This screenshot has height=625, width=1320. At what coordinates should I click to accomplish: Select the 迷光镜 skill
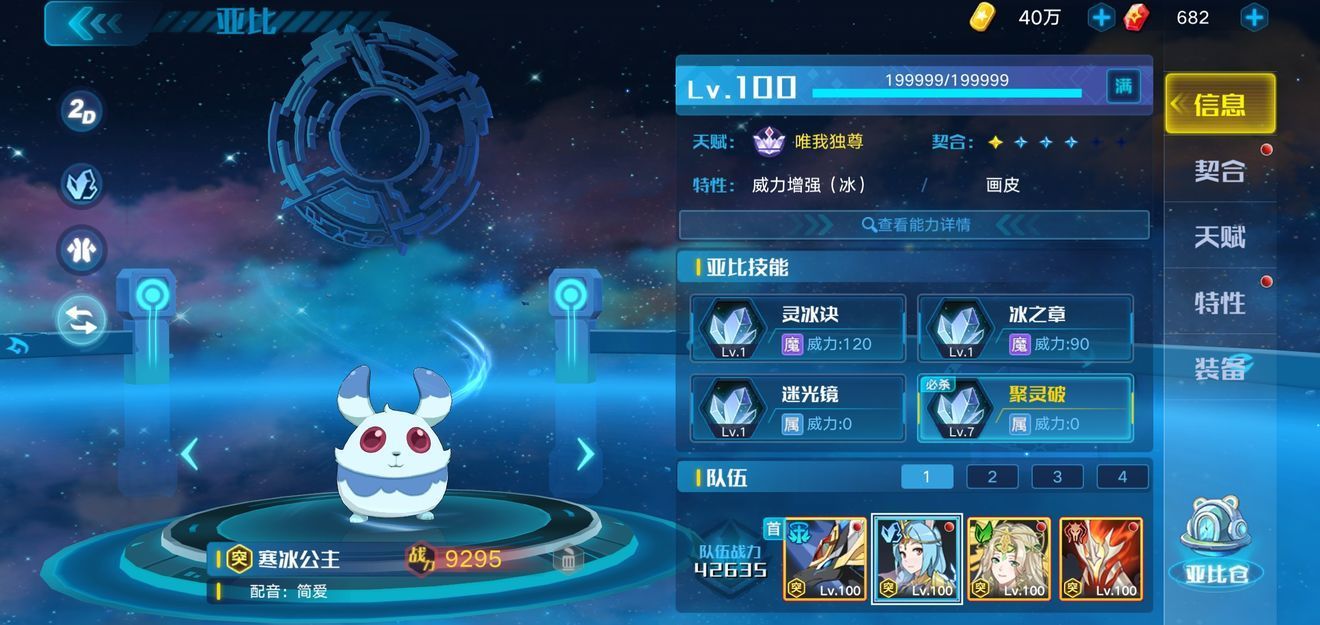[798, 408]
